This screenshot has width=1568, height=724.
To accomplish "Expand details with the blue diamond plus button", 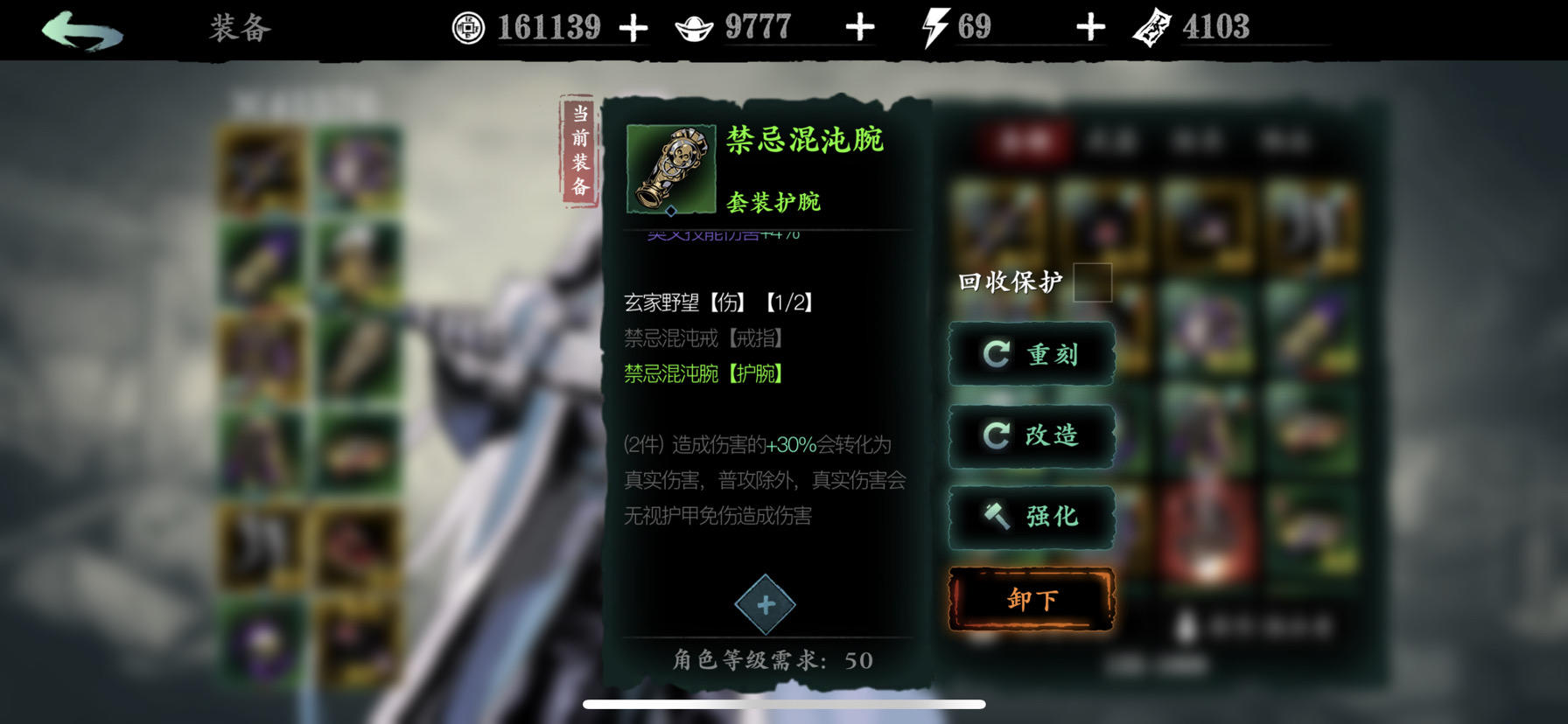I will click(x=766, y=603).
